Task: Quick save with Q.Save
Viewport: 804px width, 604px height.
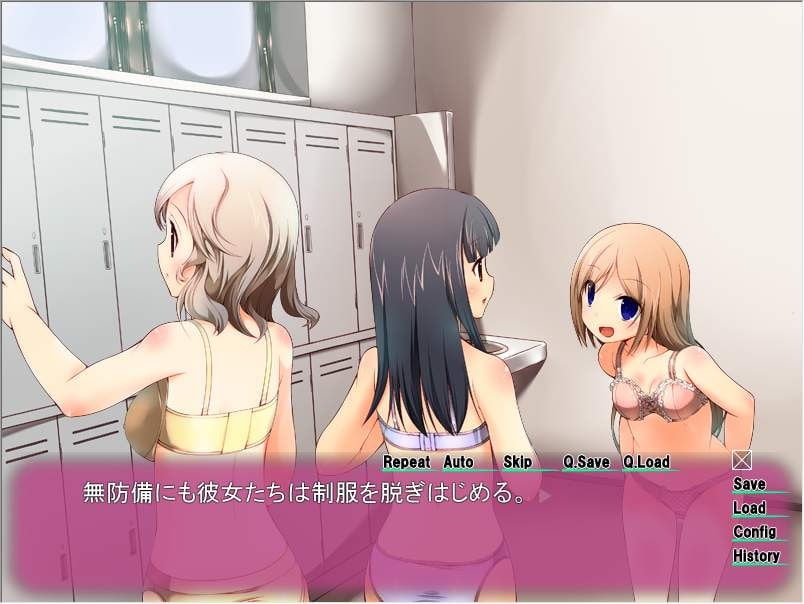Action: [586, 462]
